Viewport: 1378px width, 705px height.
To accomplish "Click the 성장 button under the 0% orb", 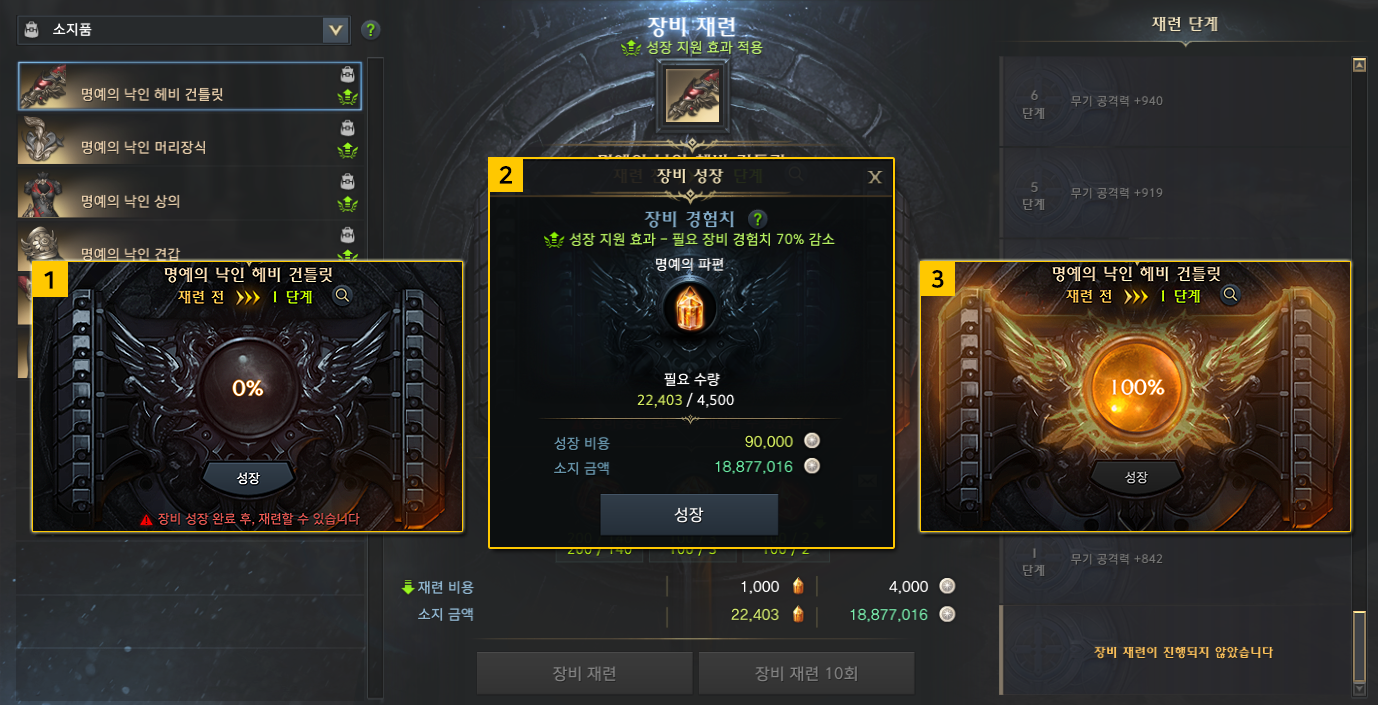I will click(248, 478).
